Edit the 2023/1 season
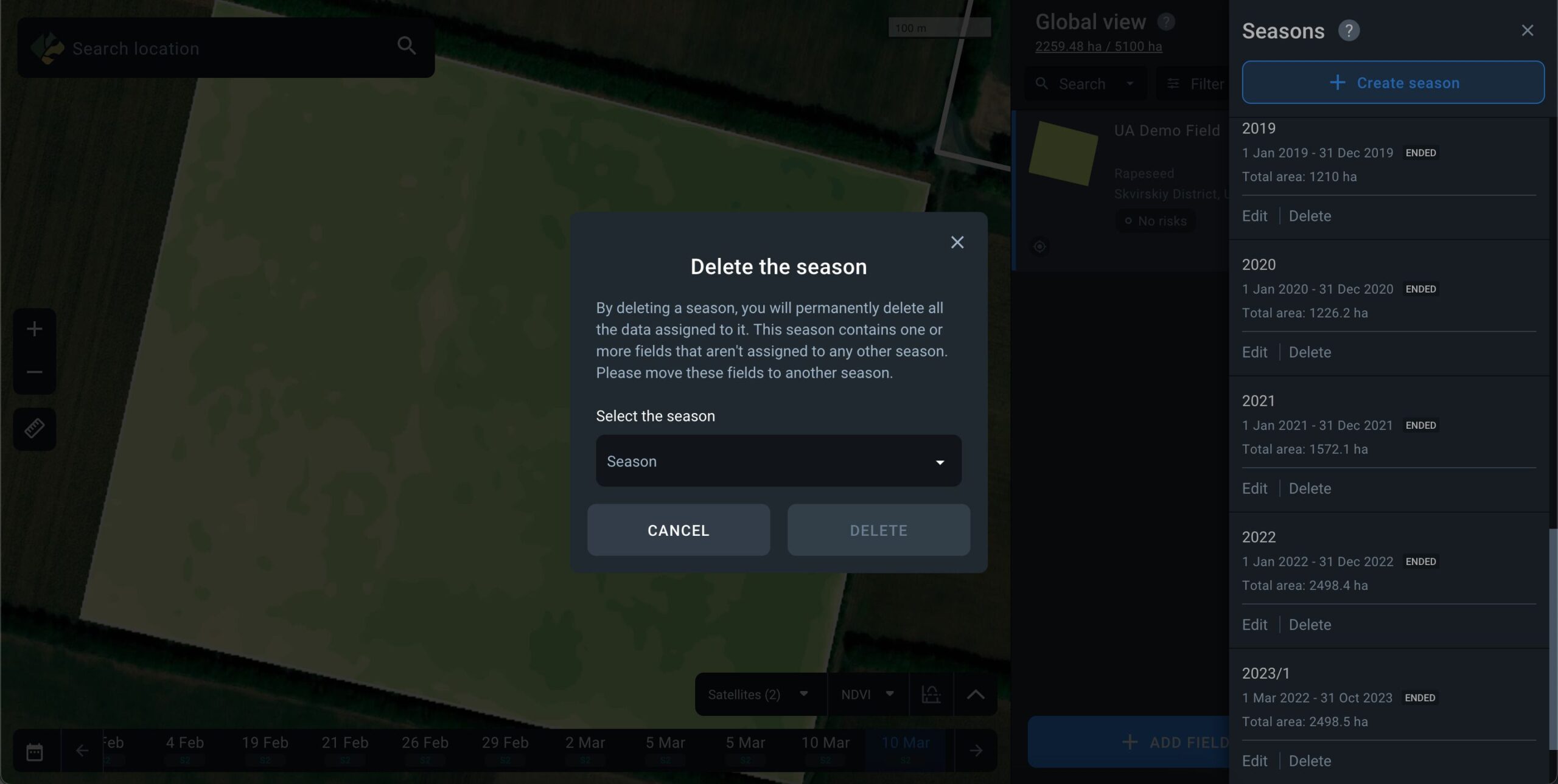Image resolution: width=1558 pixels, height=784 pixels. tap(1254, 761)
